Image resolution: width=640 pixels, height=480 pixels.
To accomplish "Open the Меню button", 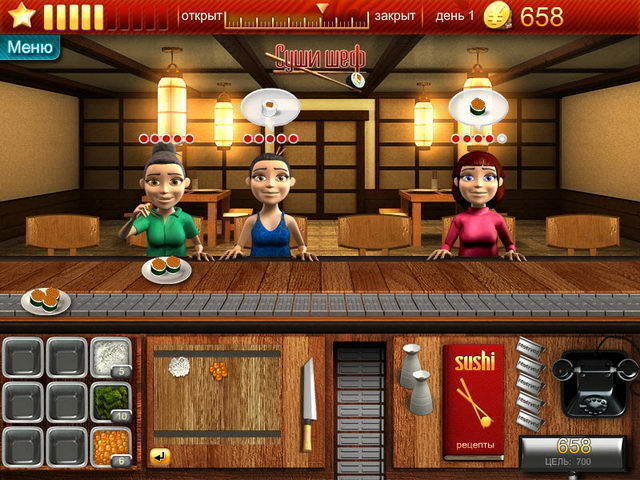I will pos(29,46).
